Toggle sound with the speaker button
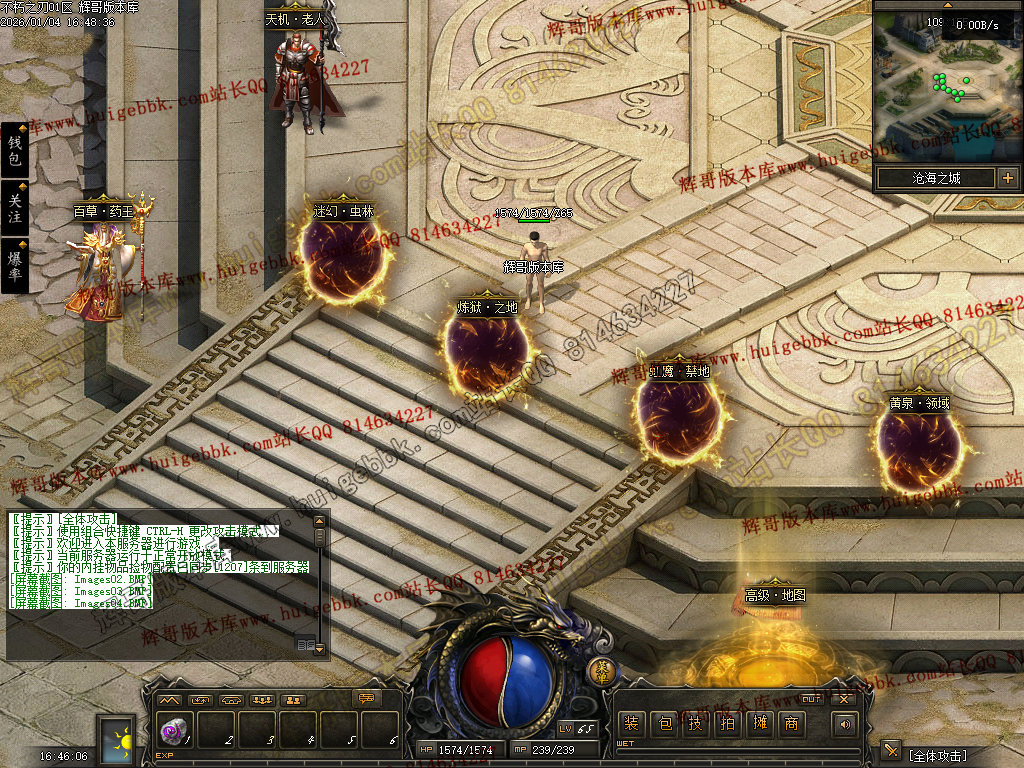 (x=845, y=724)
